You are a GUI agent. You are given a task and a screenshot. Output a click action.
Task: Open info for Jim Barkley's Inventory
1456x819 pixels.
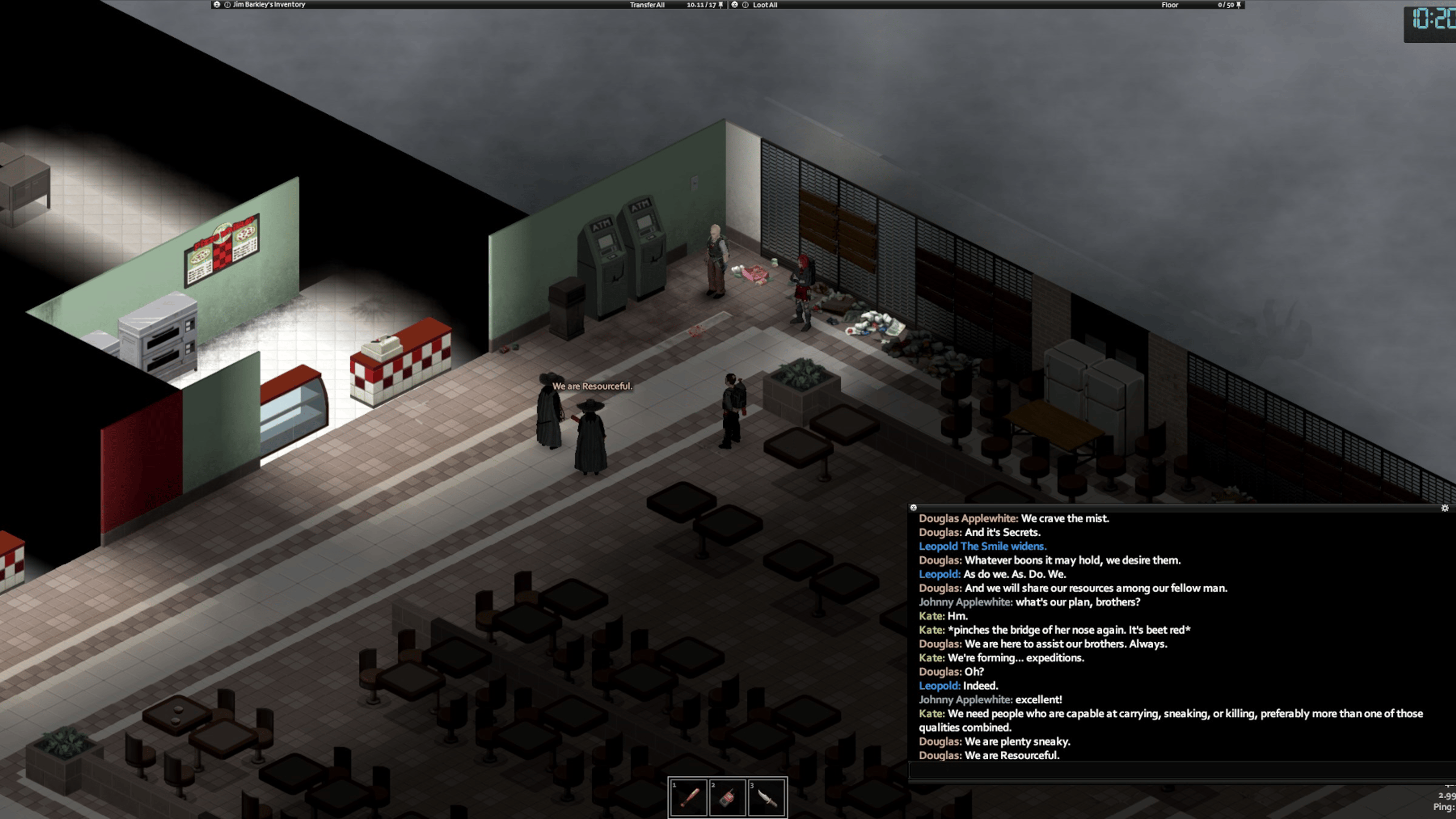[x=227, y=5]
